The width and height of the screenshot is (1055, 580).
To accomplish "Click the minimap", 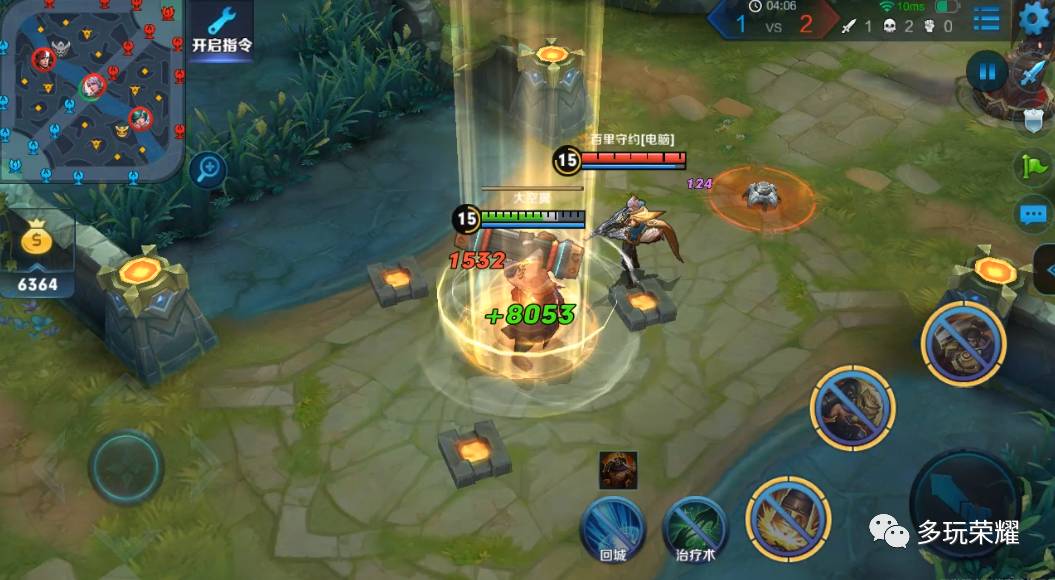I will click(92, 88).
